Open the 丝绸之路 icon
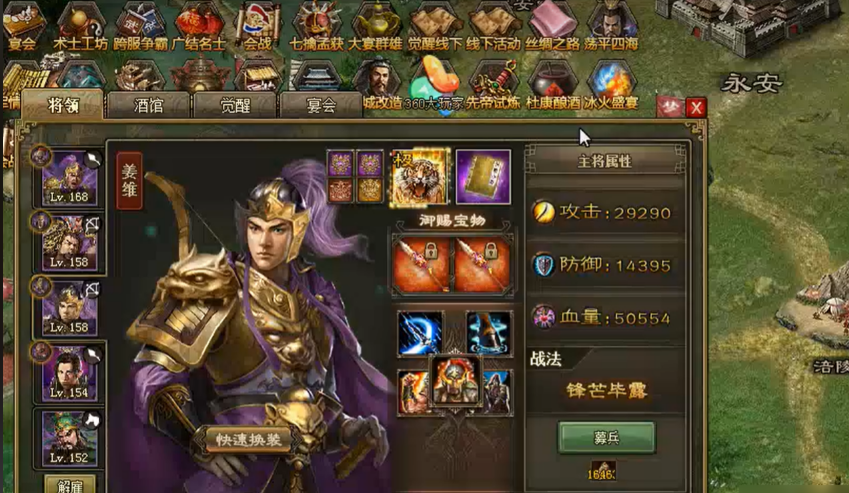This screenshot has height=493, width=849. [x=552, y=25]
